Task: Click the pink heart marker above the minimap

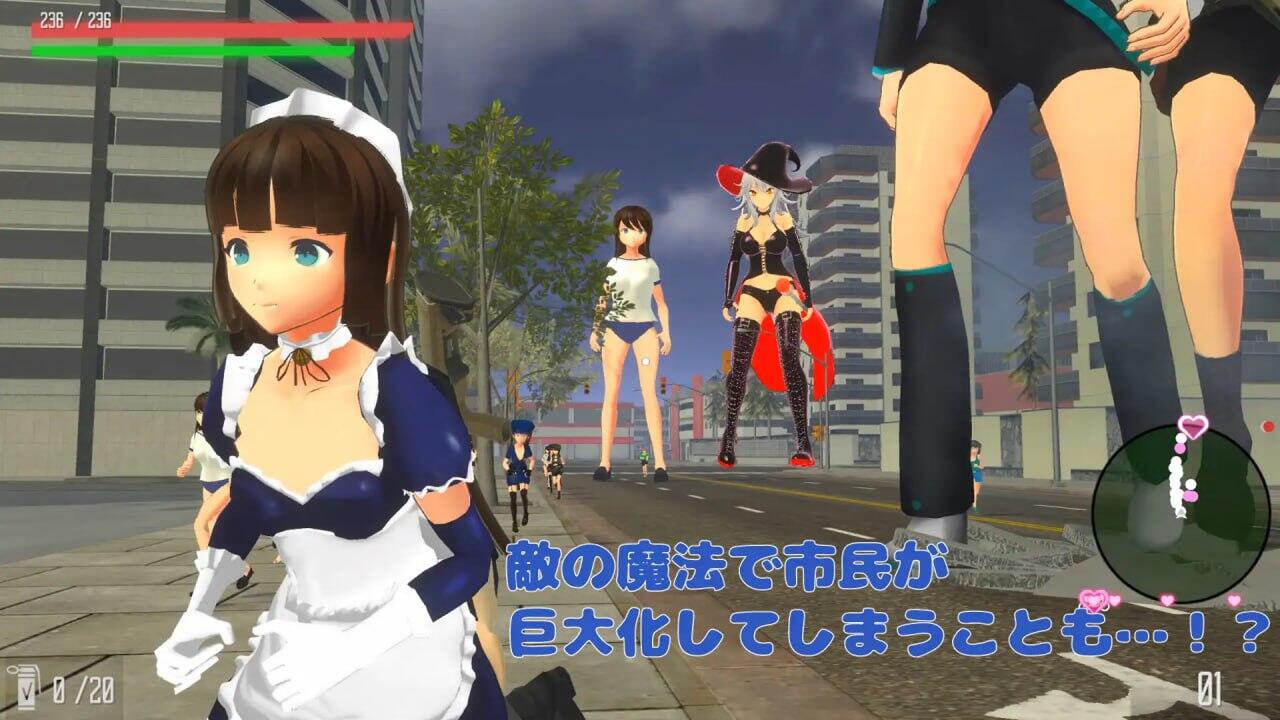Action: click(x=1192, y=427)
